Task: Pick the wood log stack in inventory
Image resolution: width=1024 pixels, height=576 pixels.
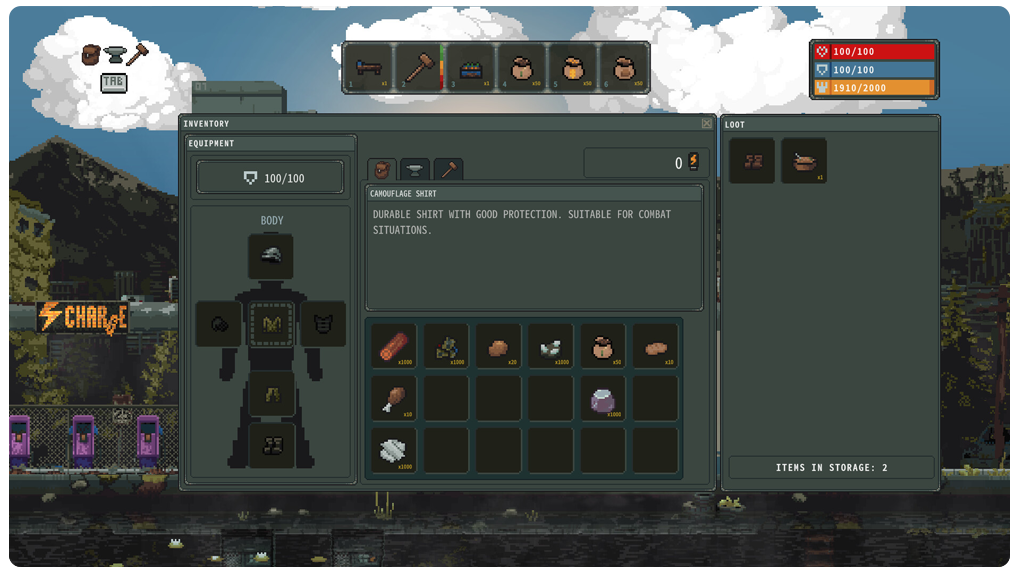Action: [393, 345]
